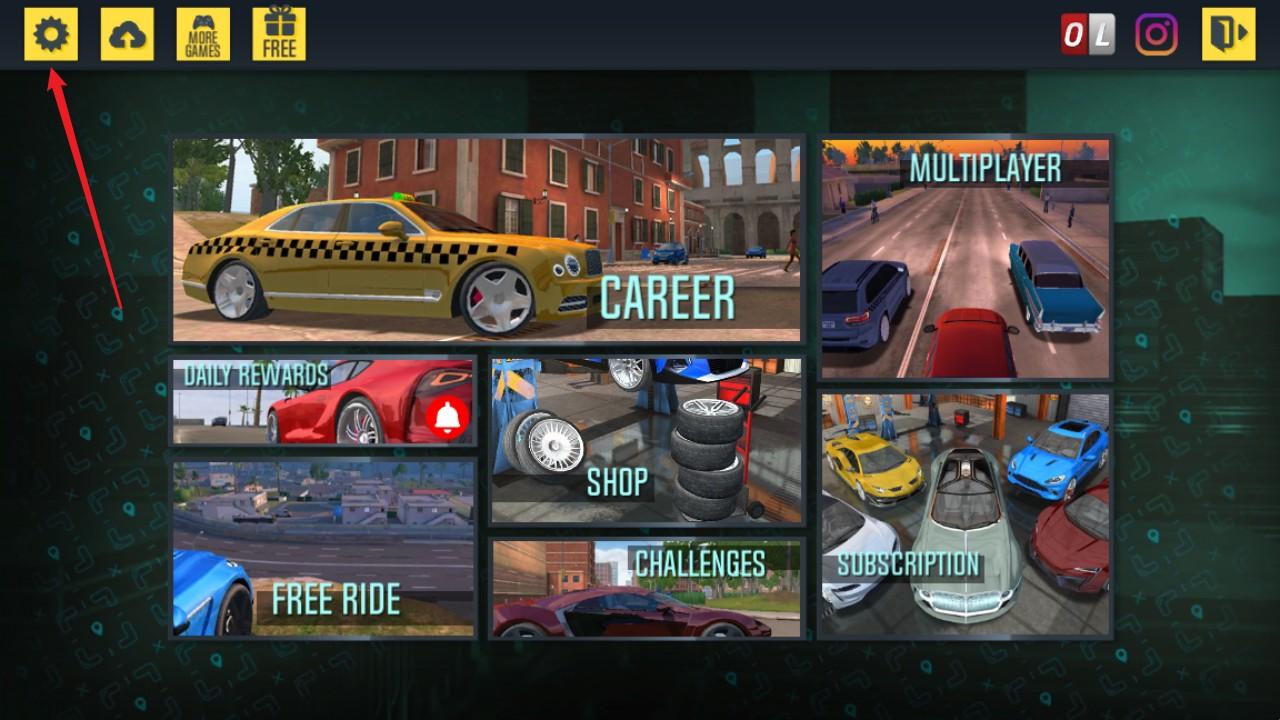The width and height of the screenshot is (1280, 720).
Task: Open the Challenges panel
Action: pos(646,588)
